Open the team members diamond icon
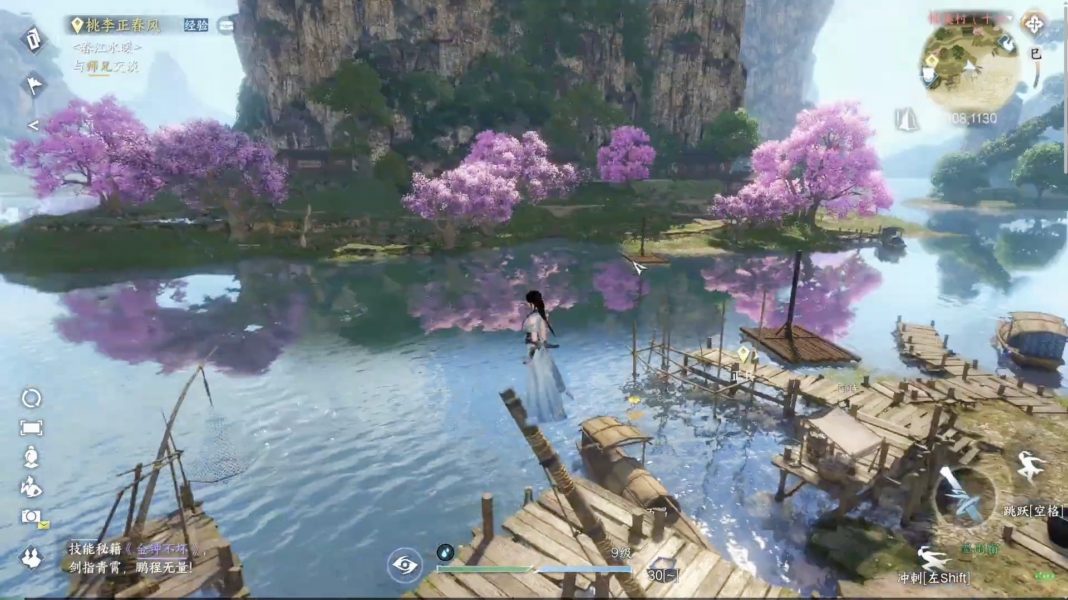The image size is (1068, 600). [x=31, y=558]
